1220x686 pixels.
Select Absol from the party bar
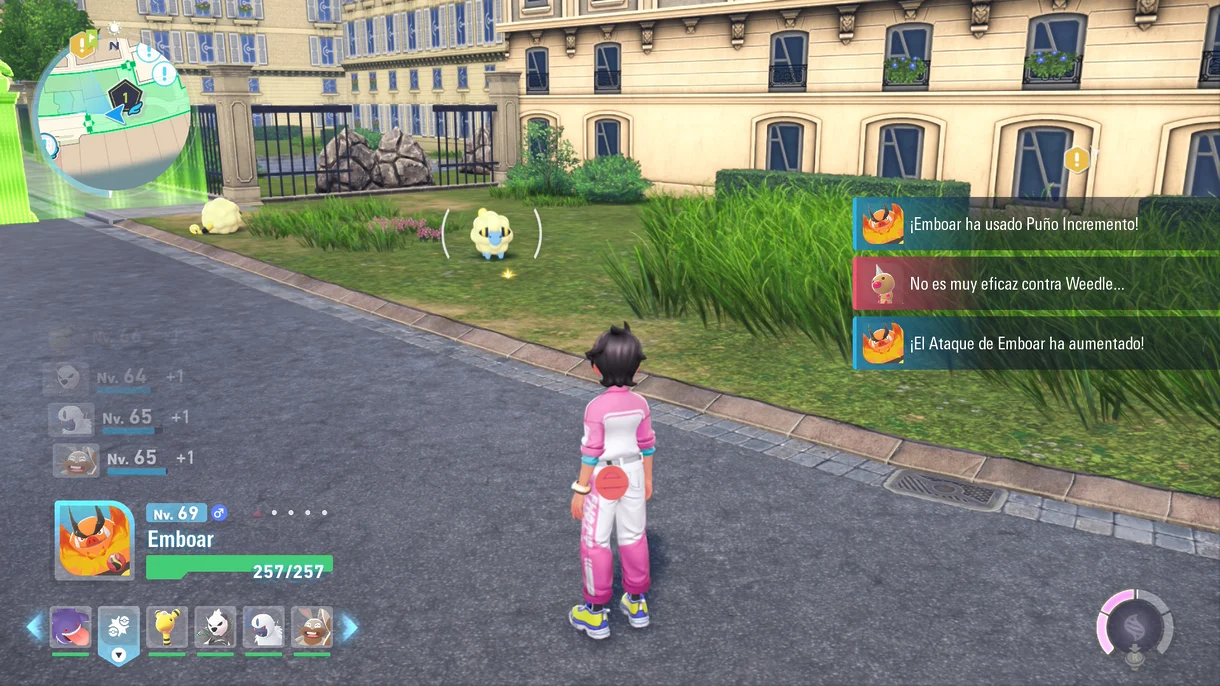click(x=263, y=627)
